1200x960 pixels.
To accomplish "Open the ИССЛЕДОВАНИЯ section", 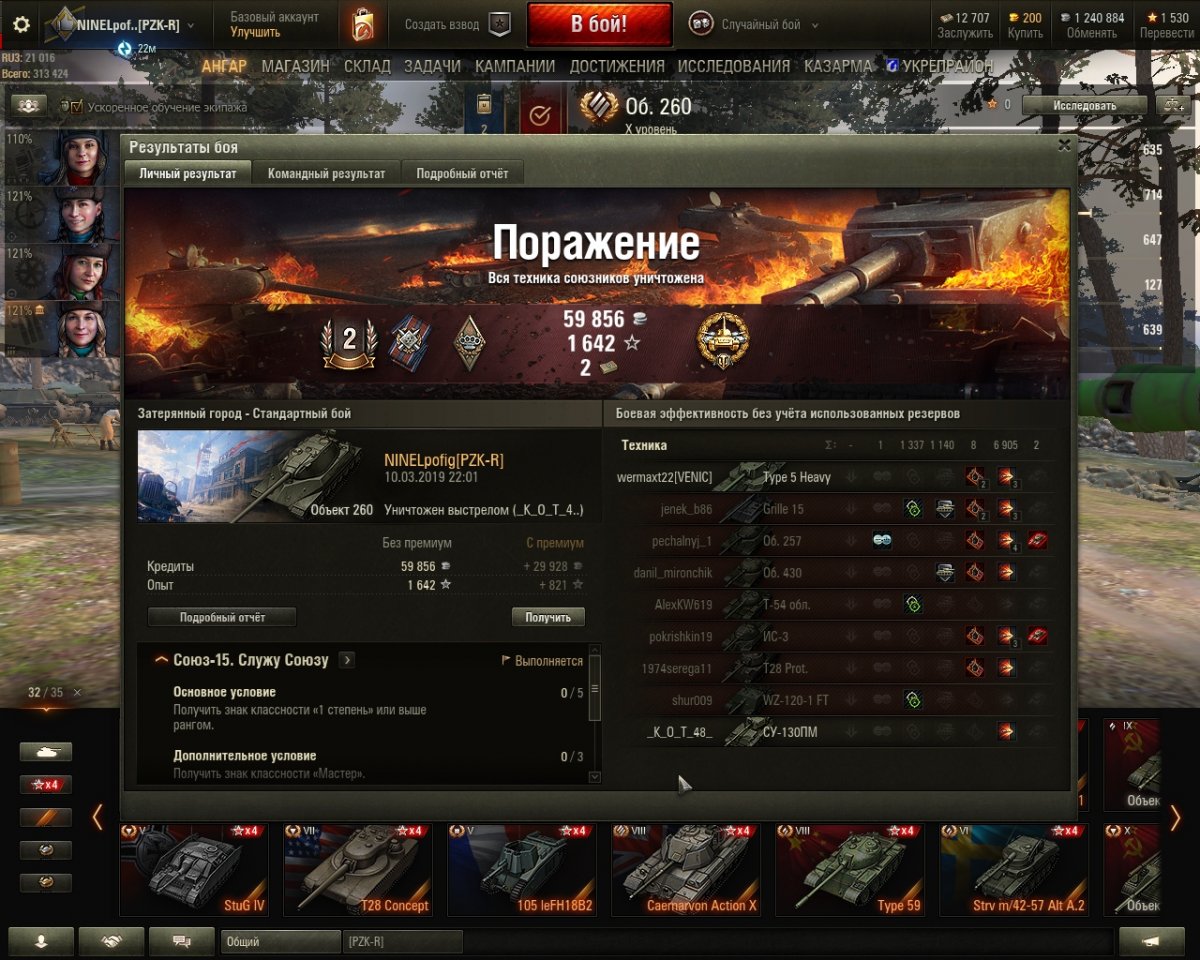I will pos(734,66).
